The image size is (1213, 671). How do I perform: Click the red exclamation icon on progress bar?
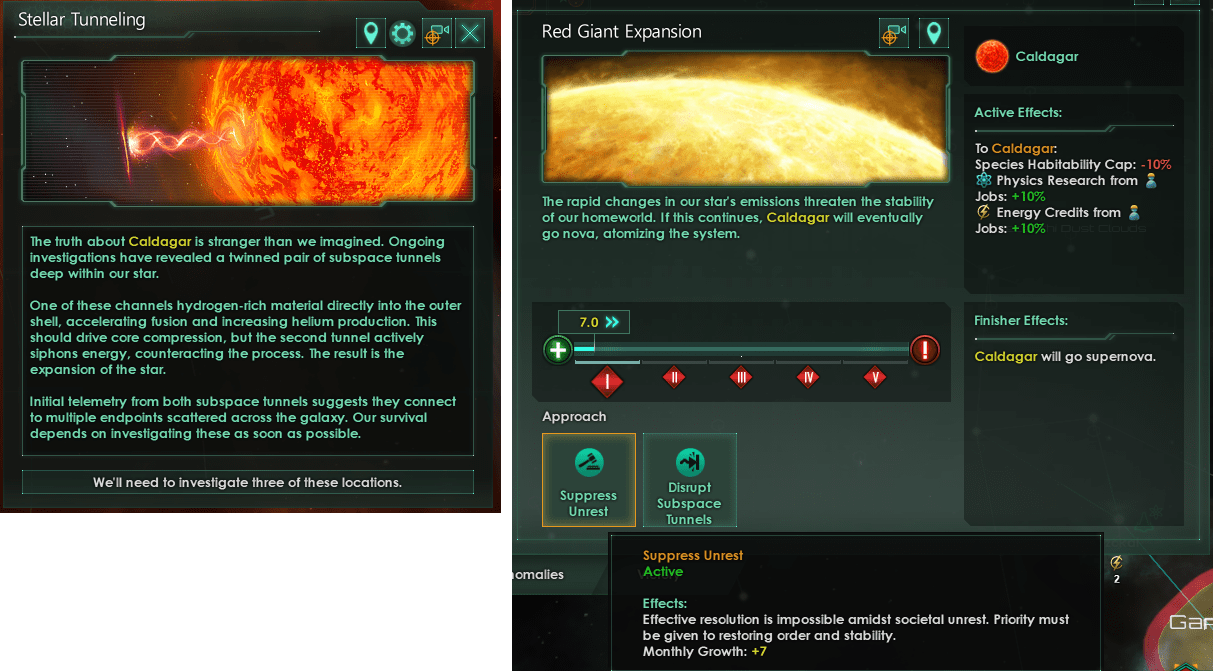point(925,350)
